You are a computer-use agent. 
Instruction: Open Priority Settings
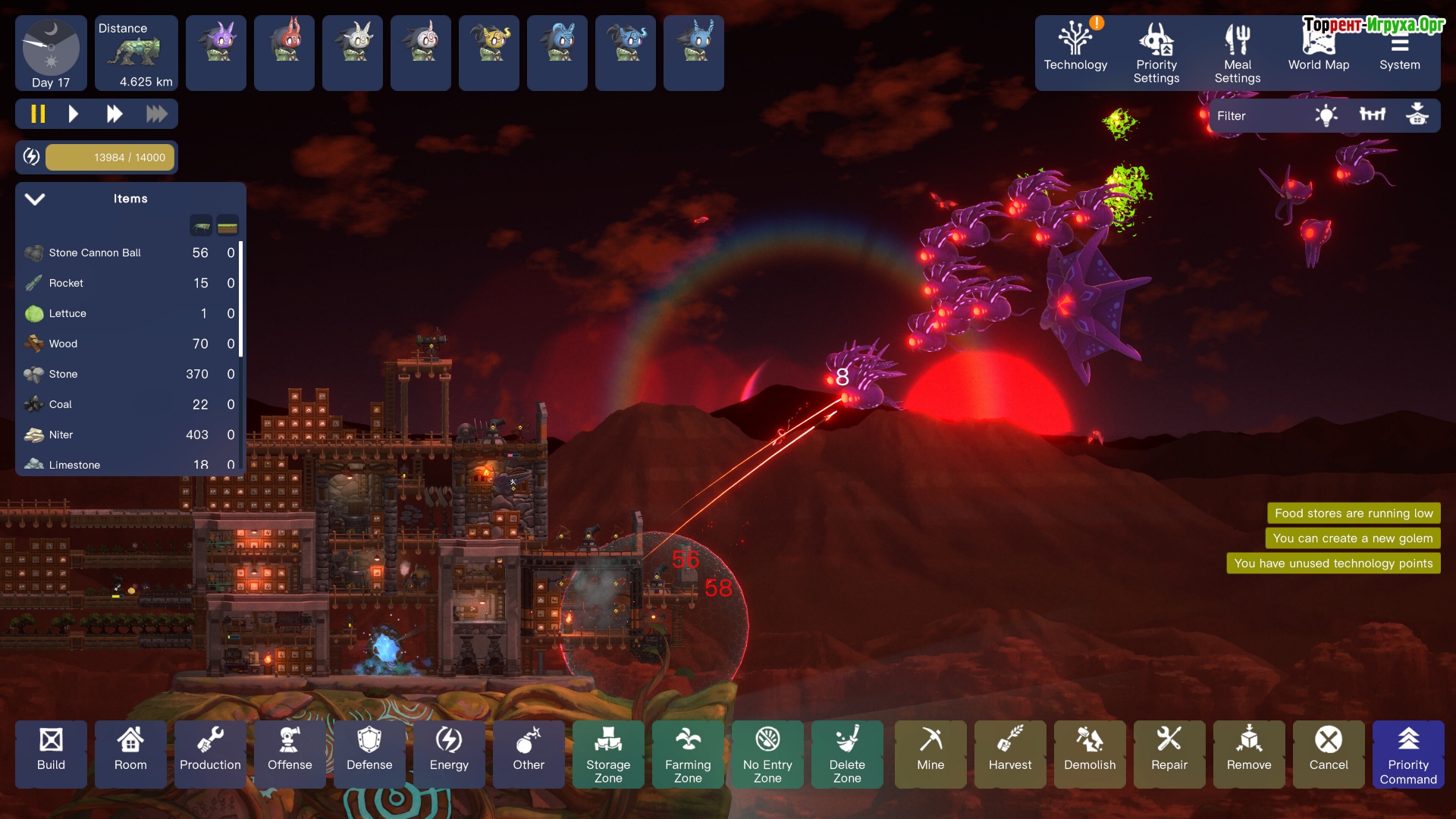(1156, 52)
